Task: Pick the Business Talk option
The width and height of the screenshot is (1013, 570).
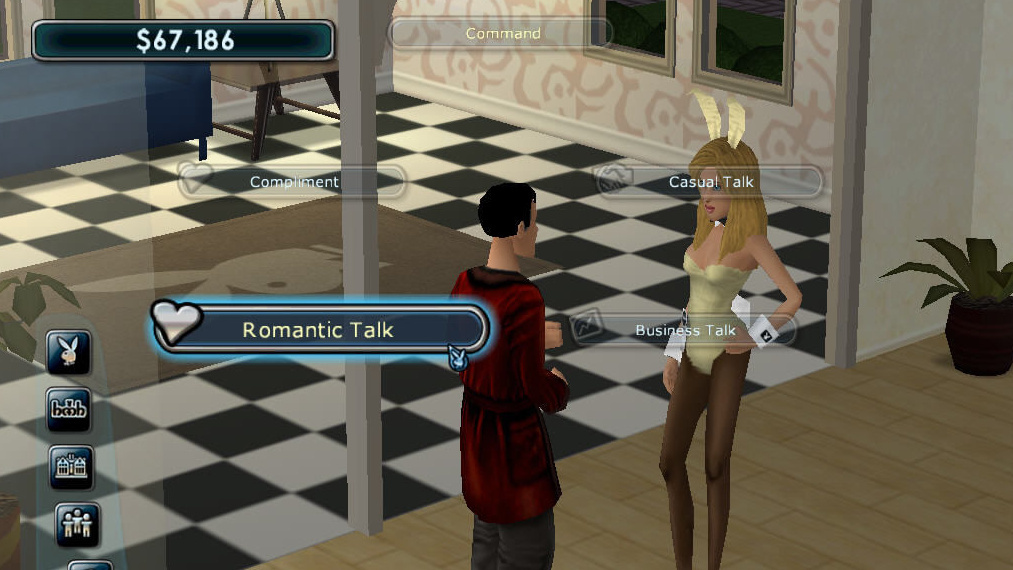Action: click(x=685, y=330)
